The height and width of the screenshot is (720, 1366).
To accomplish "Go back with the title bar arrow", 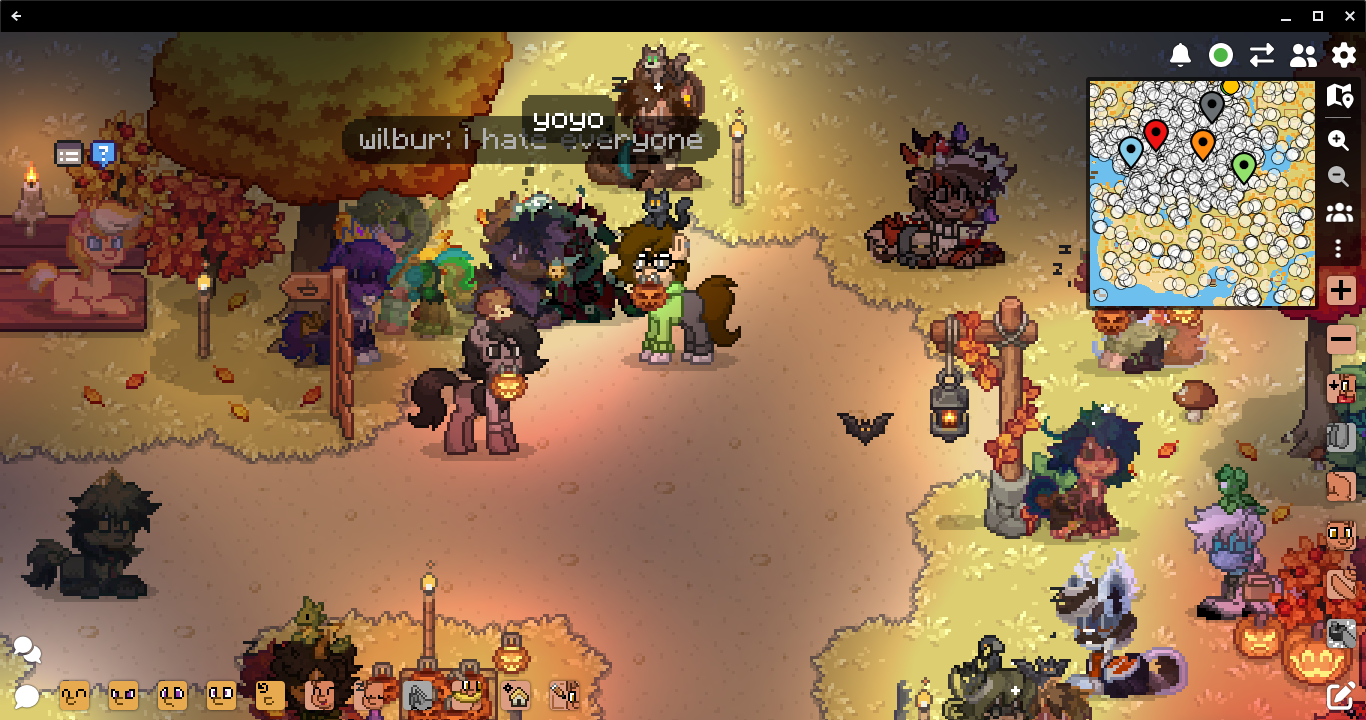I will [17, 16].
